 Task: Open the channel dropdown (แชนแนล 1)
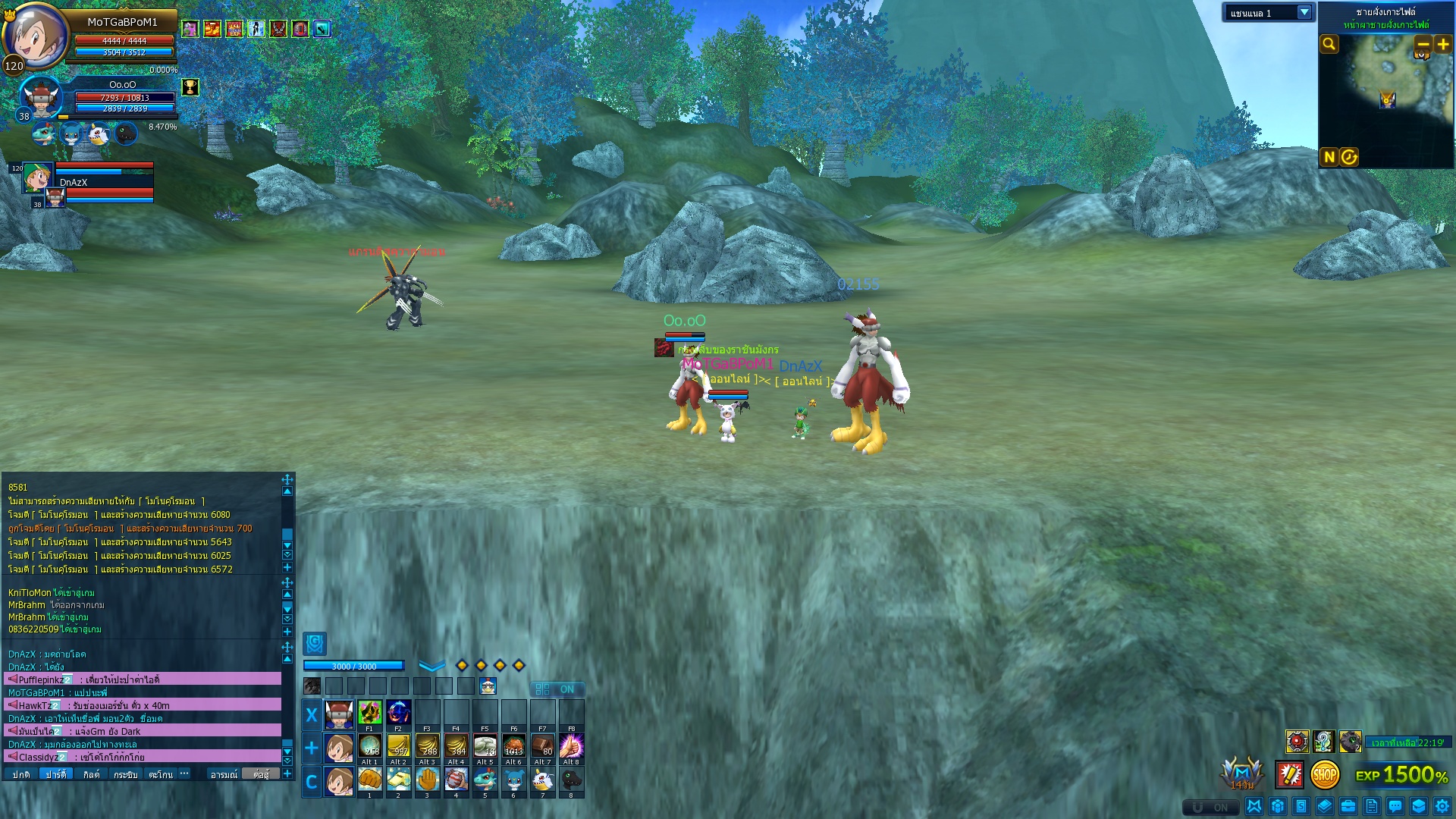point(1304,13)
